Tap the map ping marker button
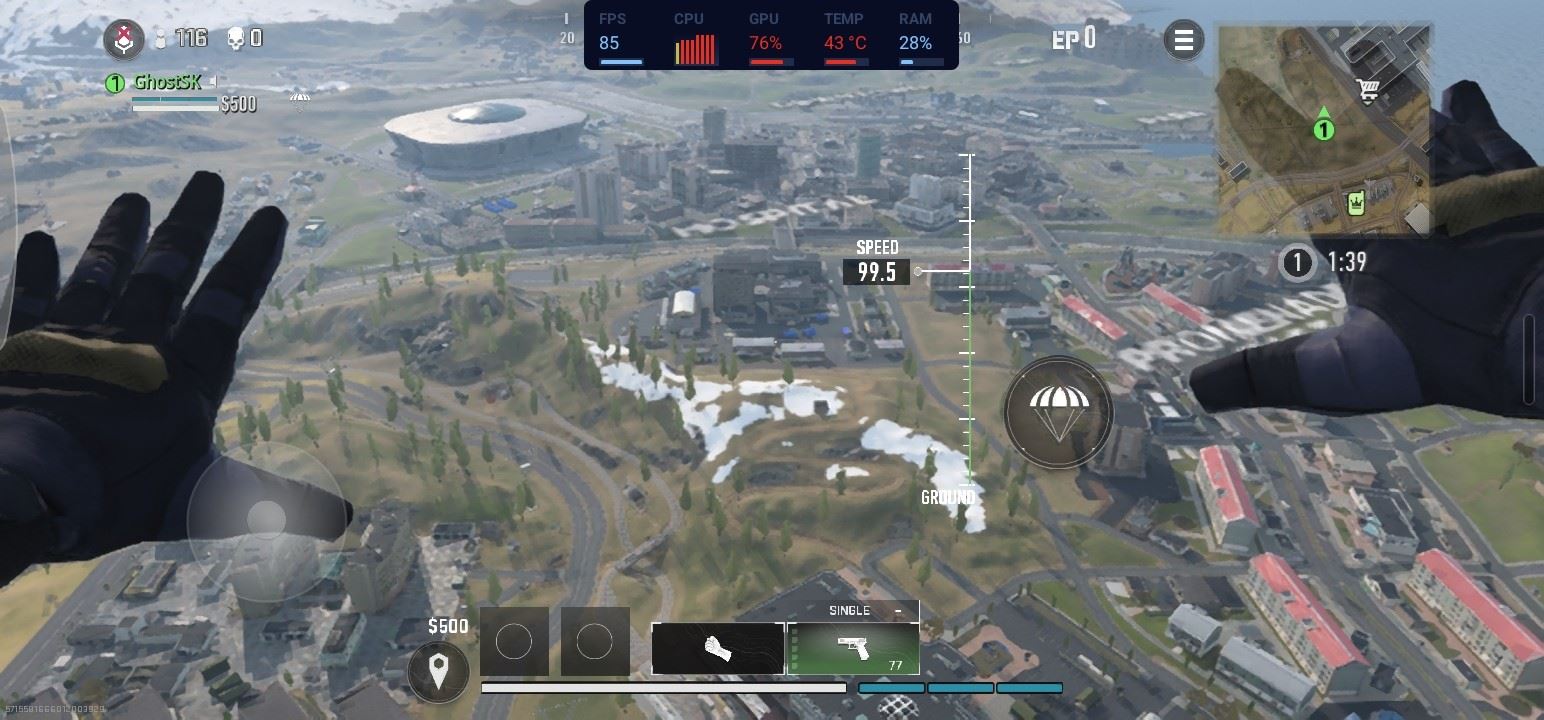 [438, 671]
